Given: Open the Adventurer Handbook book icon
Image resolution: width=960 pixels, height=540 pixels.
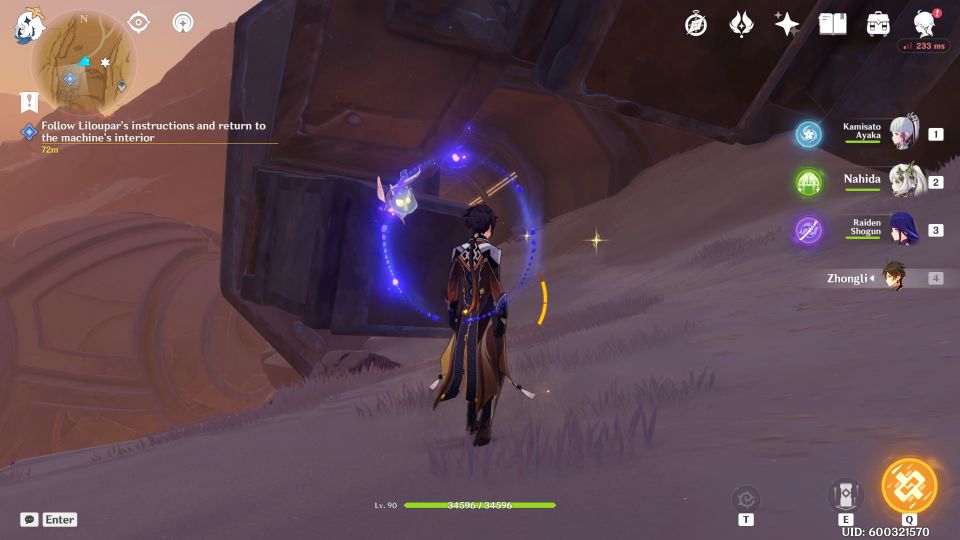Looking at the screenshot, I should coord(832,24).
